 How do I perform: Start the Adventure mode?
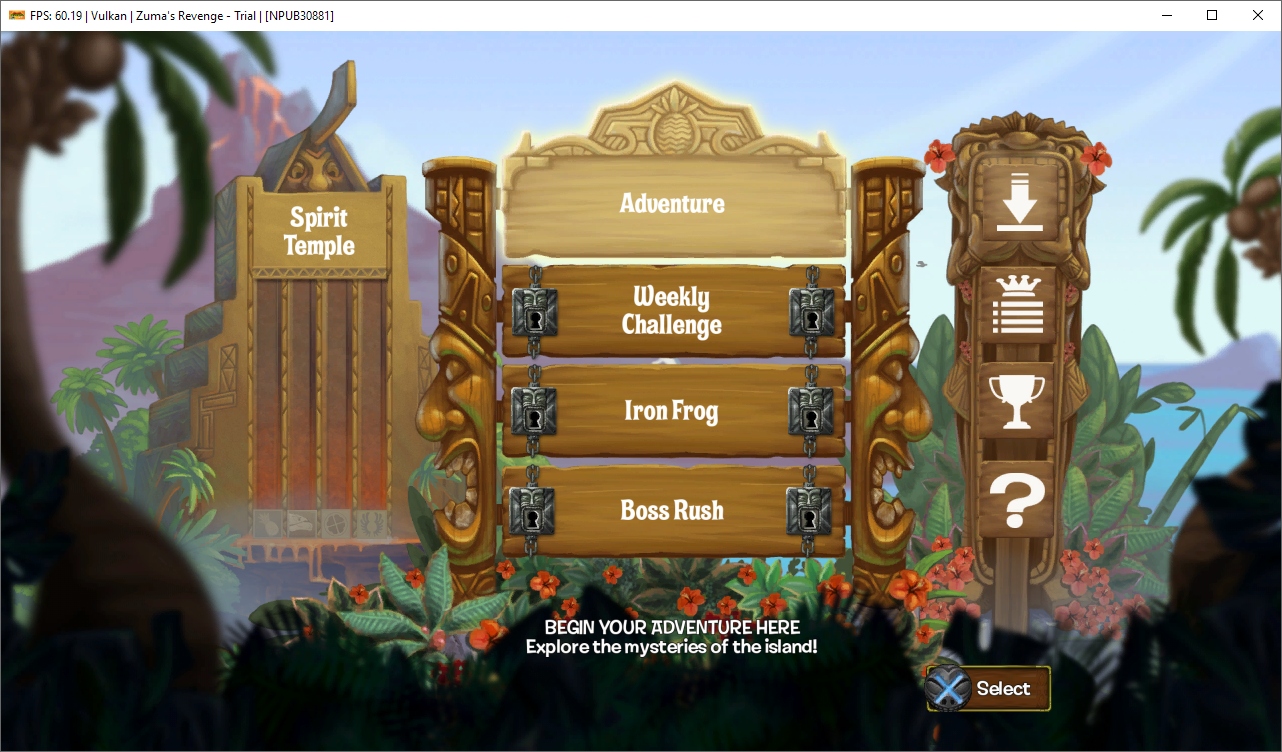point(673,205)
